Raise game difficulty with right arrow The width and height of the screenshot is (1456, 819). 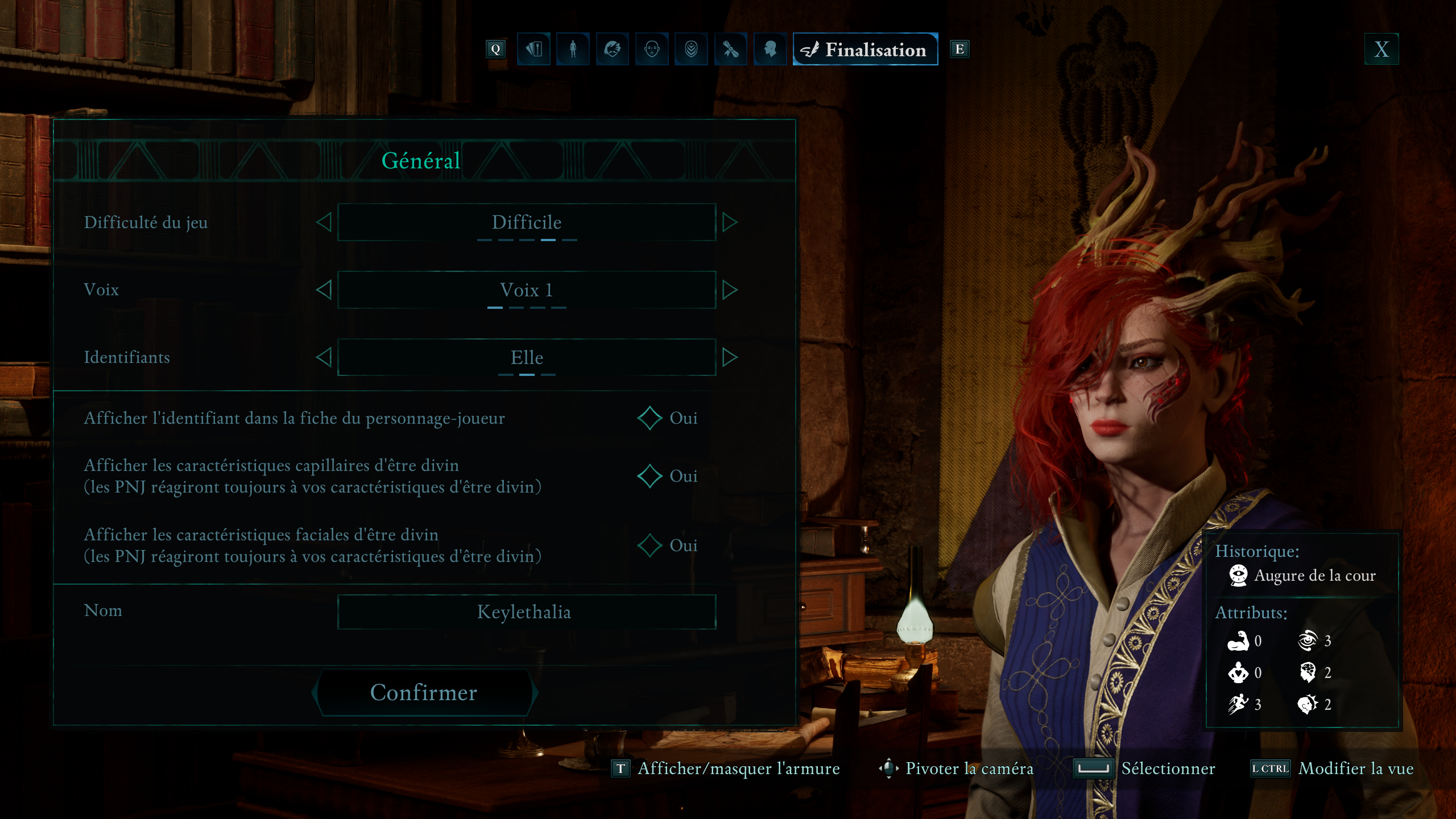(730, 222)
